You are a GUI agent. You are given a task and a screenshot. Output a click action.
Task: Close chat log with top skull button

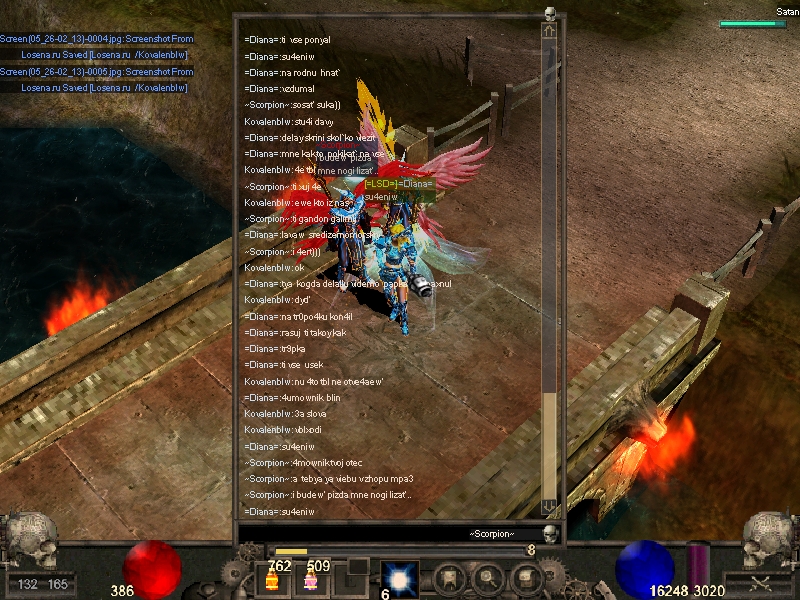(x=549, y=13)
